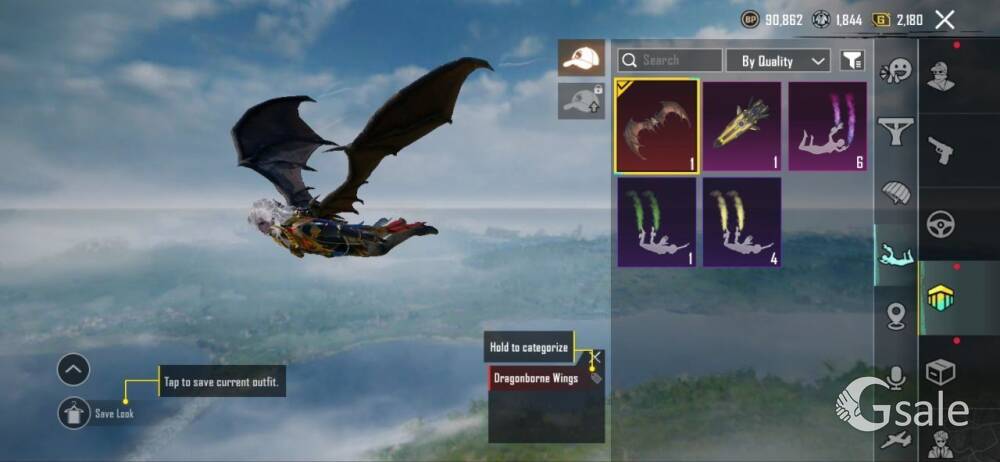The height and width of the screenshot is (462, 1000).
Task: Click the inventory search field
Action: click(x=669, y=60)
